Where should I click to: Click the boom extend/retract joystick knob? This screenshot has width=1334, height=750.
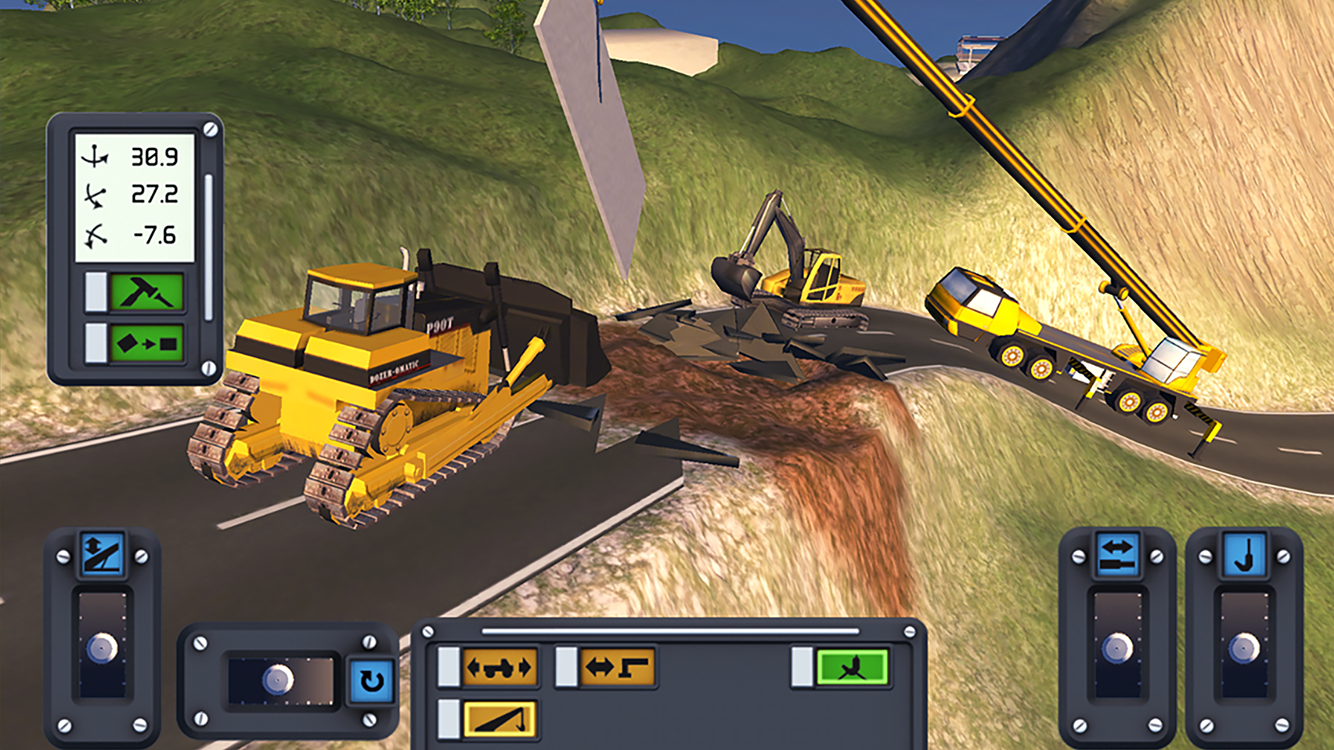click(x=1117, y=647)
